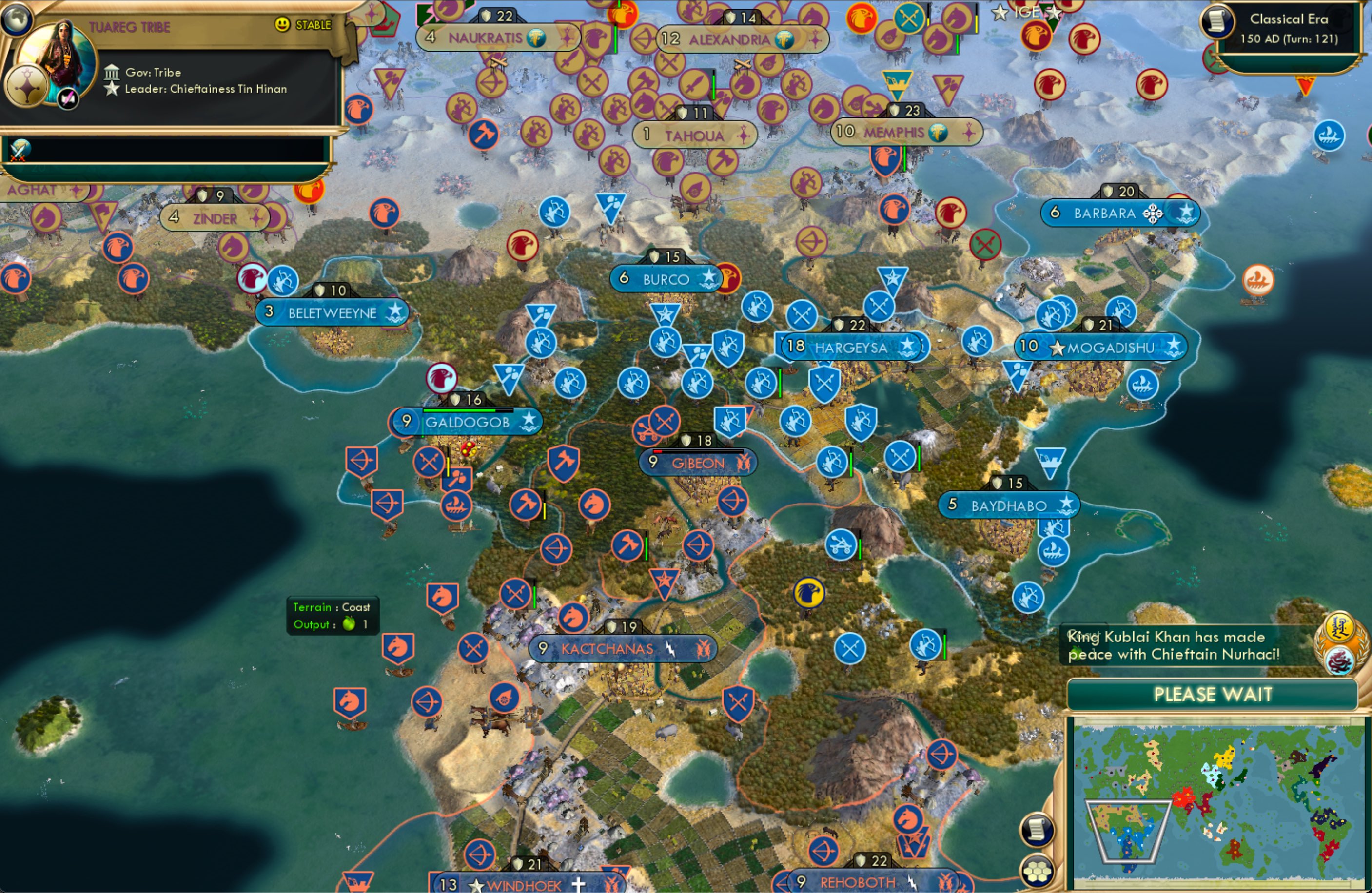Expand the Gibeon city banner
The height and width of the screenshot is (893, 1372).
click(698, 463)
